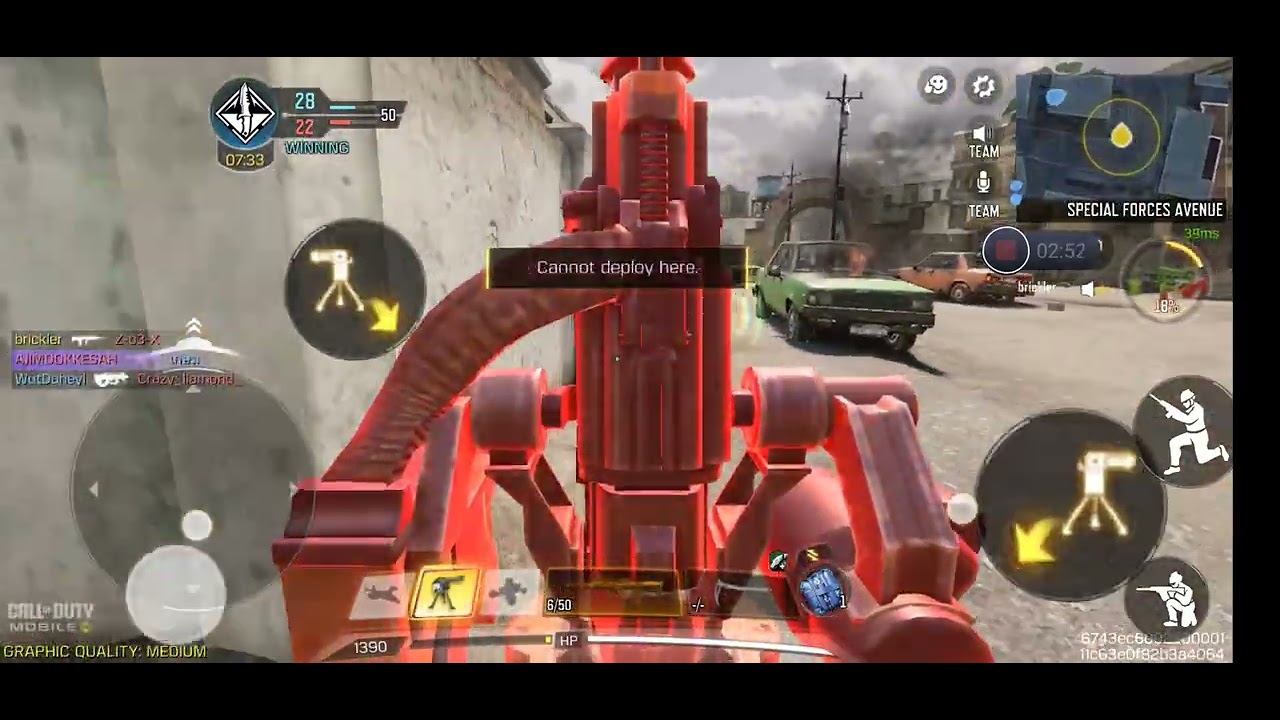Open the settings gear icon
This screenshot has width=1280, height=720.
tap(984, 87)
